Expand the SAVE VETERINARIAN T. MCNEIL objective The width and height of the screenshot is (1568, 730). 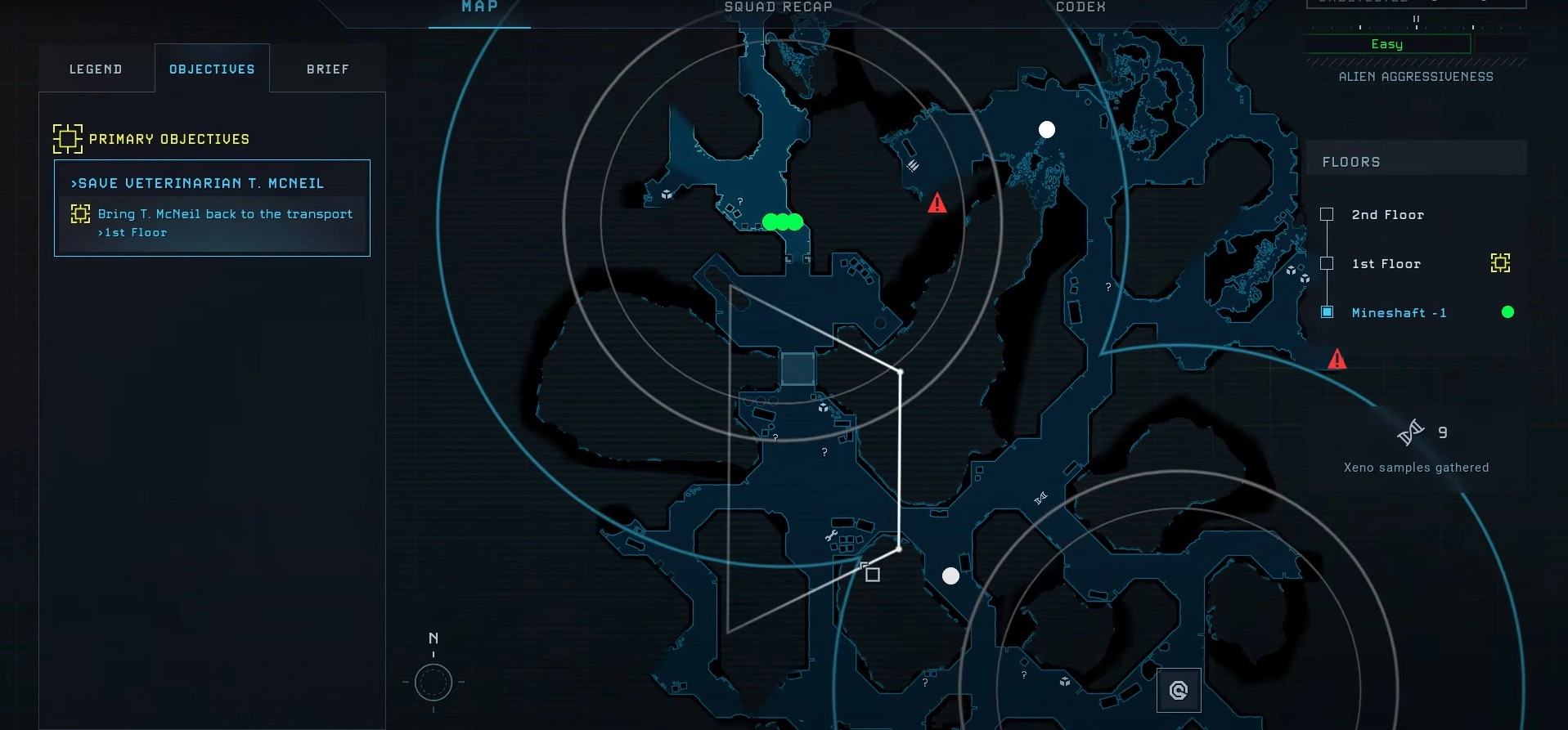[199, 183]
